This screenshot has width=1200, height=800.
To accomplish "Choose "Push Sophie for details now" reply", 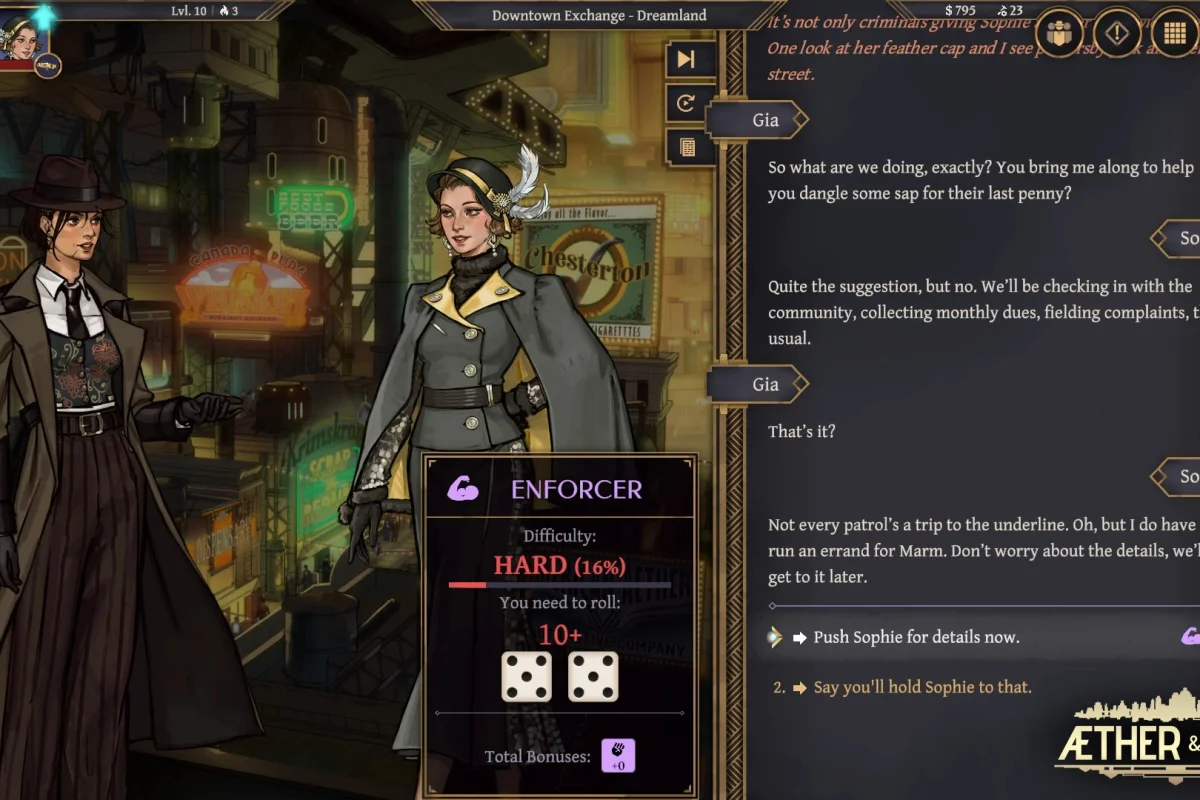I will [916, 637].
